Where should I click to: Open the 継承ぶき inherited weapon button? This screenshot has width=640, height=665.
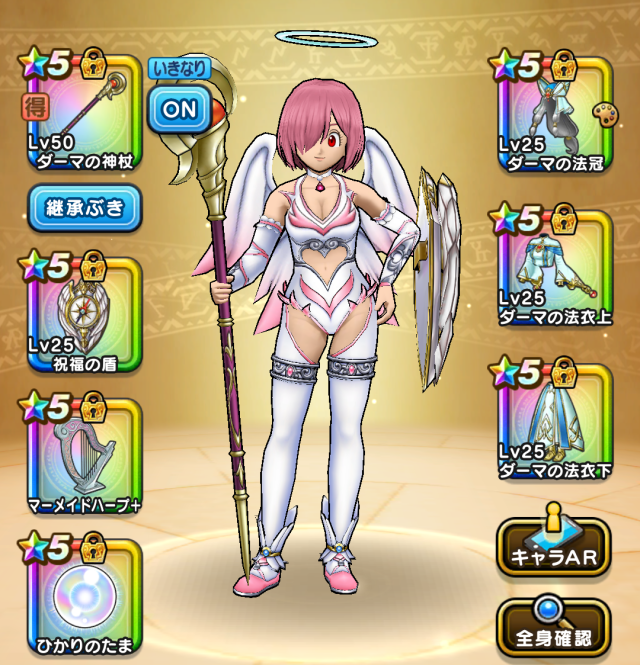[85, 208]
